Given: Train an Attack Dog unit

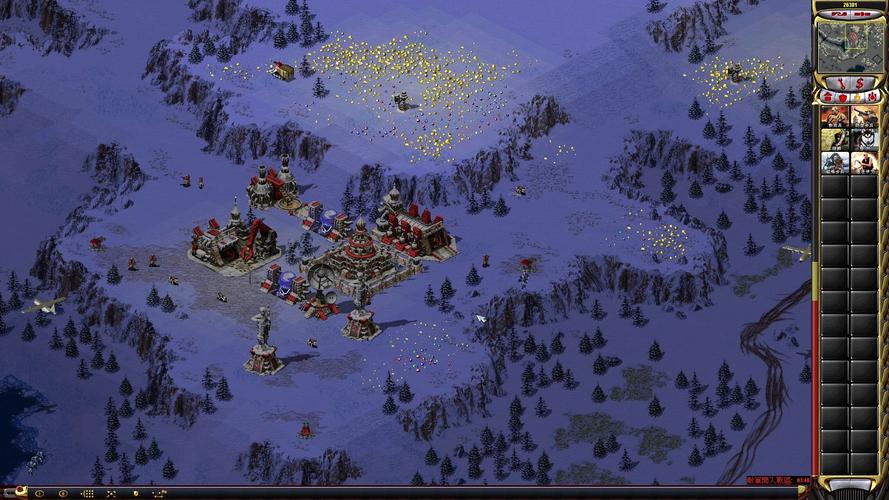Looking at the screenshot, I should 861,139.
